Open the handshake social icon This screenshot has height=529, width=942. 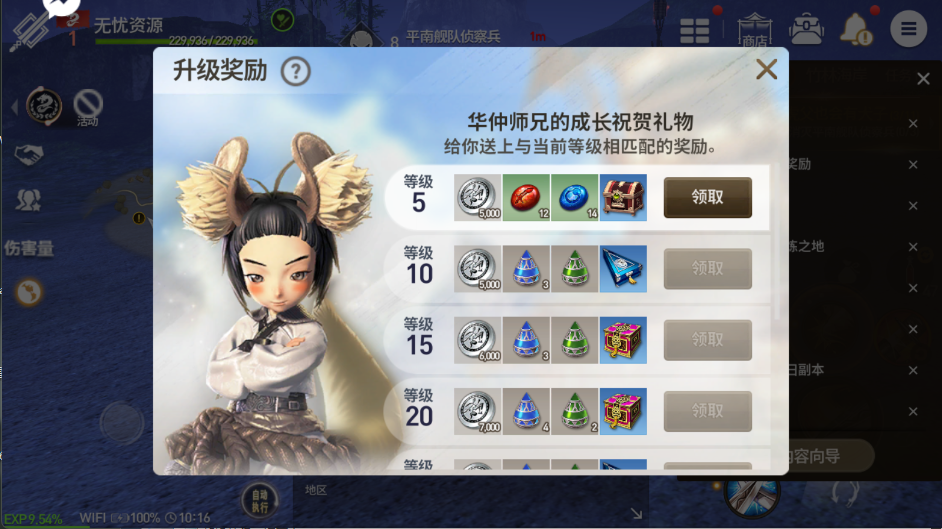[29, 155]
